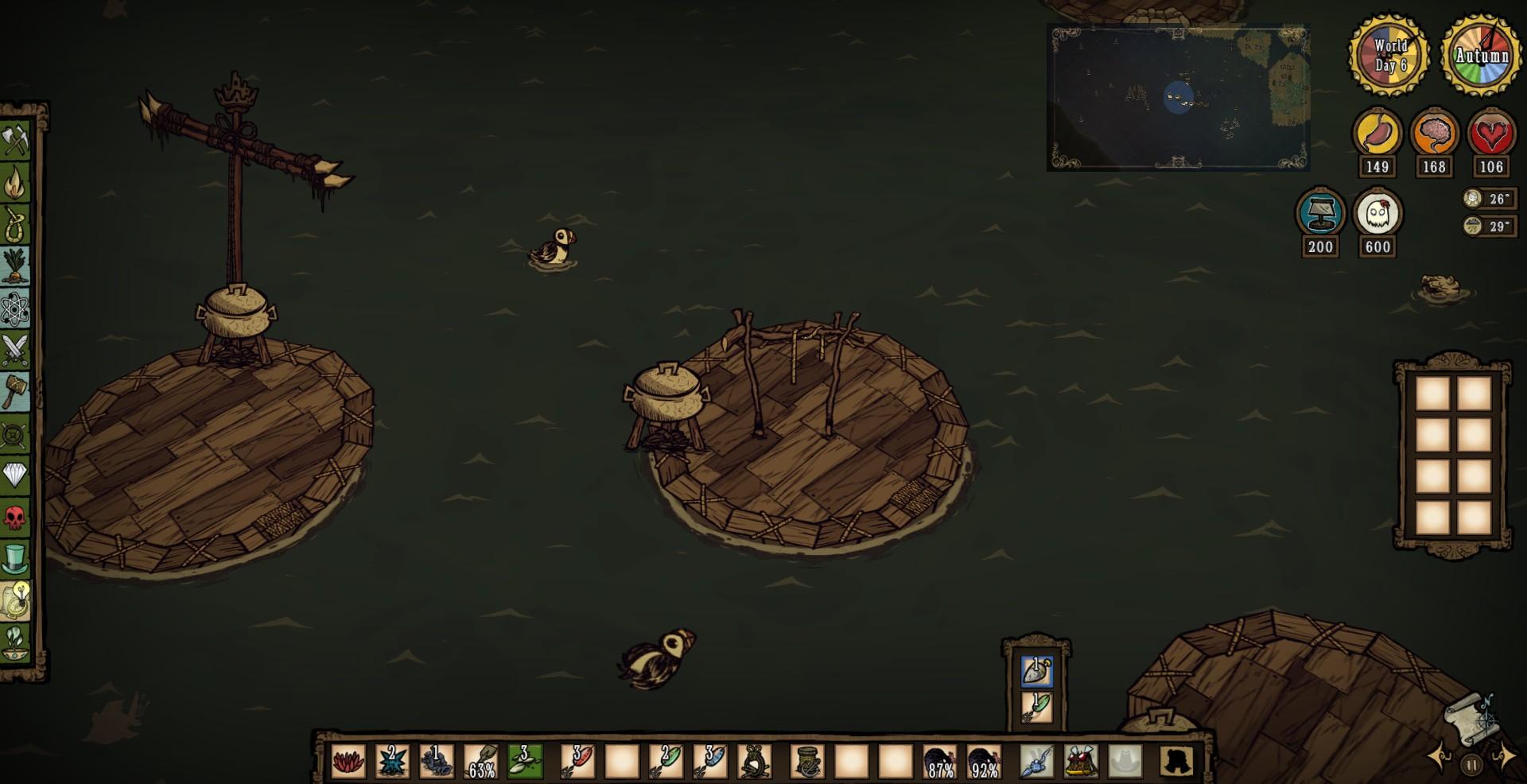Select the red lotus flower inventory slot

[x=348, y=761]
